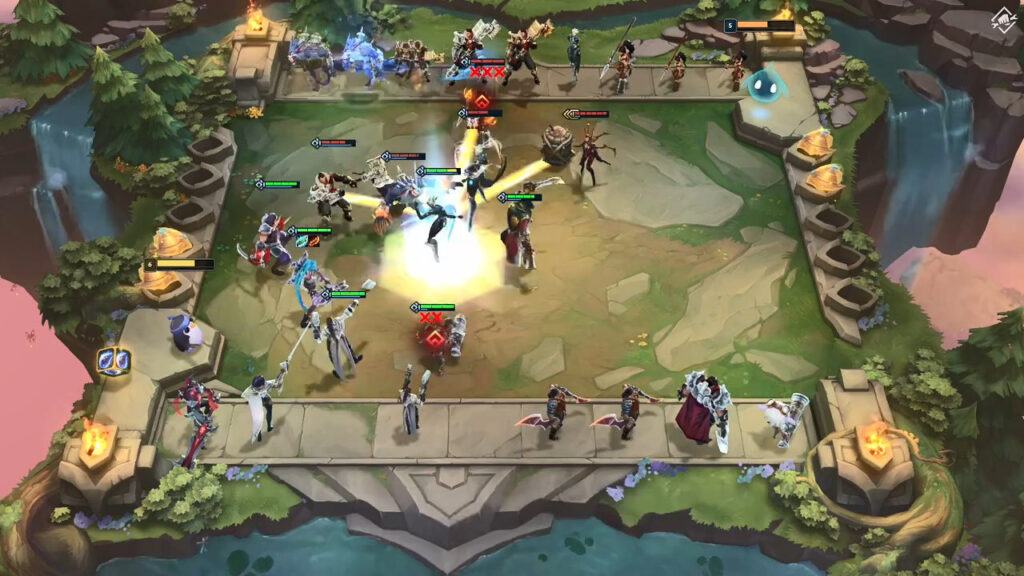
Task: Inspect the teal item icon under the champion's health bar
Action: click(300, 241)
